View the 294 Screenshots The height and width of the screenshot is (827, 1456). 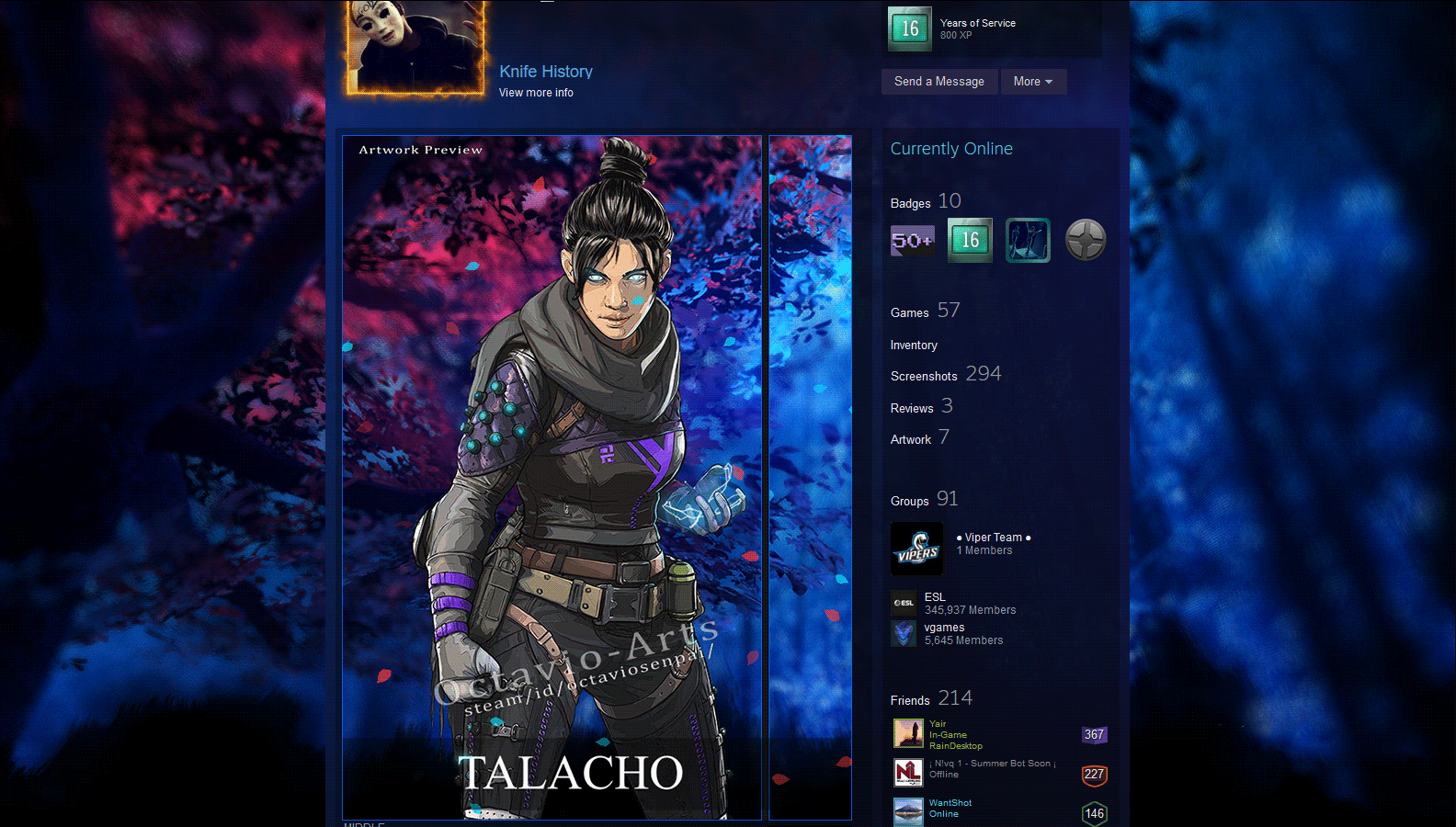924,376
